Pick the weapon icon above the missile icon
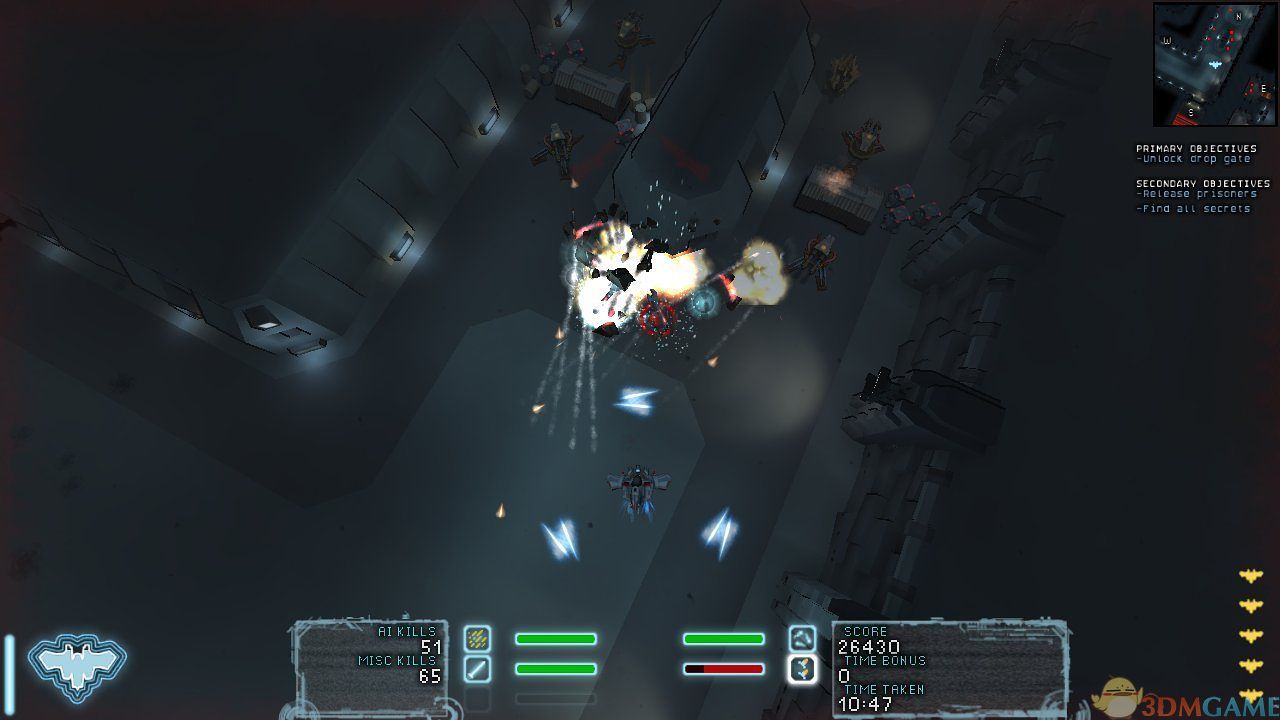The image size is (1280, 720). tap(802, 638)
